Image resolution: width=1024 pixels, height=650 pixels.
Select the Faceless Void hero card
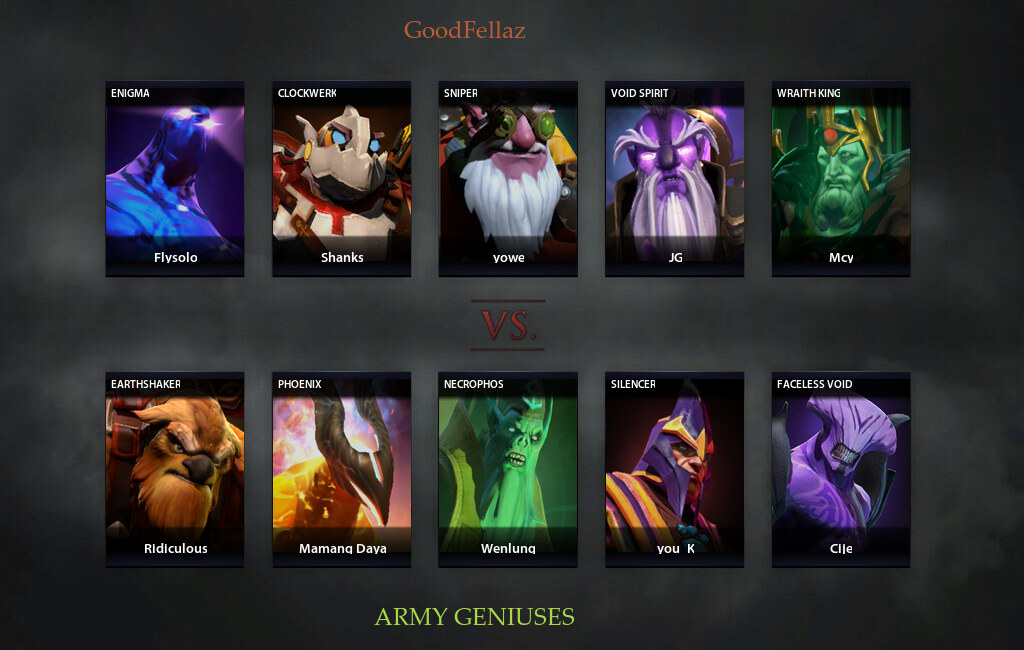pos(841,469)
